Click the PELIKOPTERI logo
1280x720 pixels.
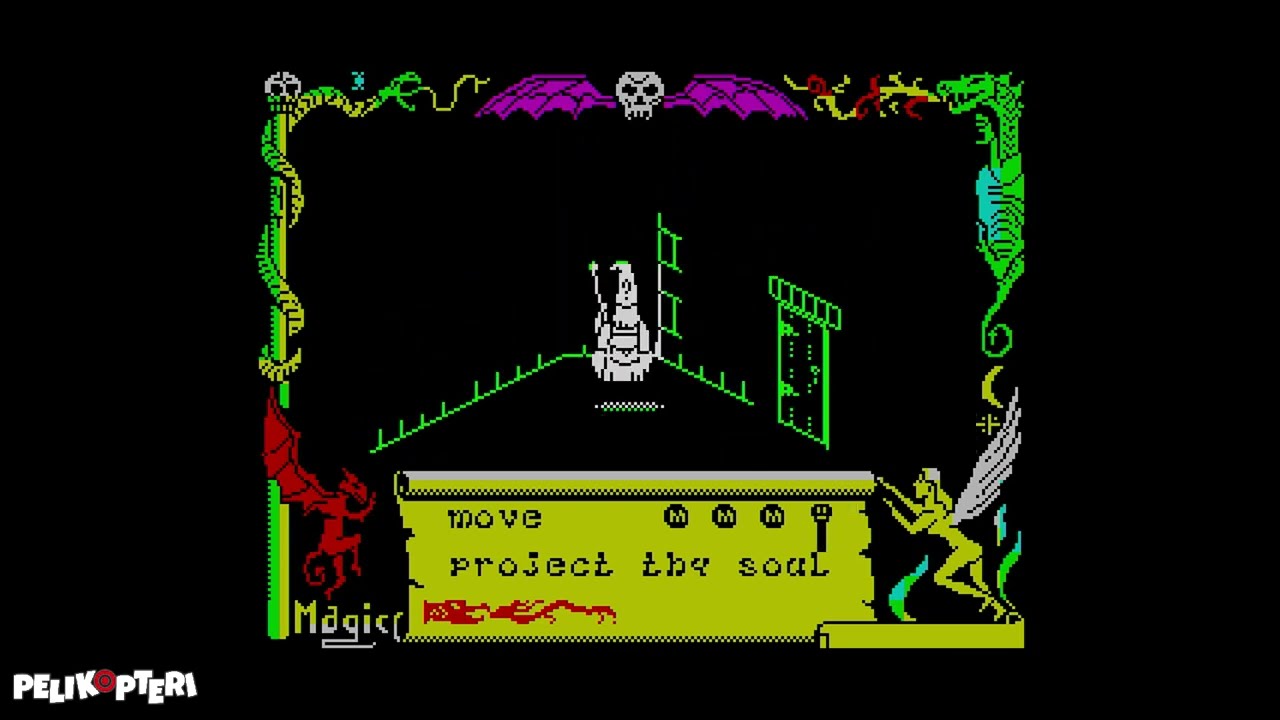105,685
